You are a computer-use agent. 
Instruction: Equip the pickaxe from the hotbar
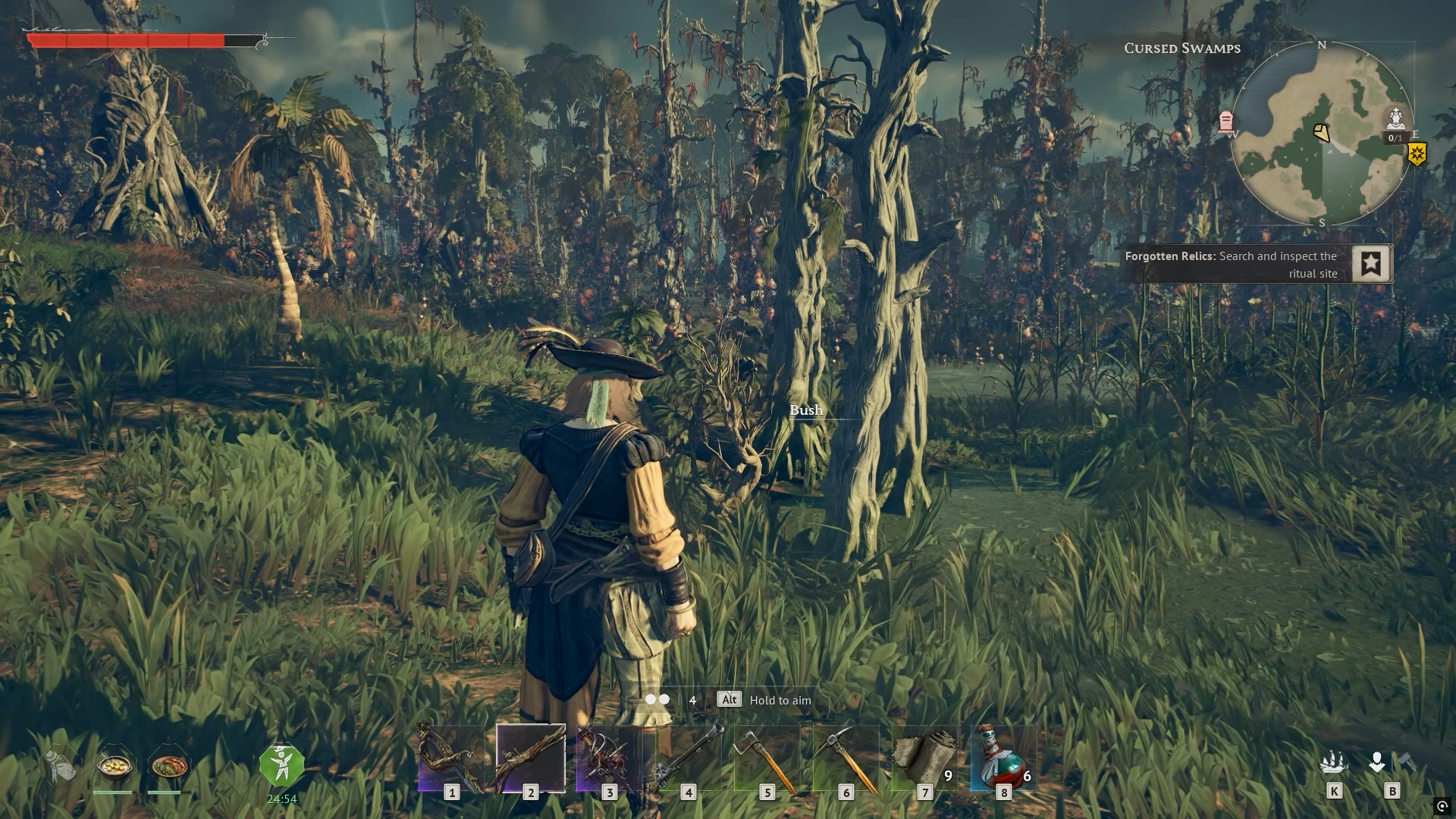click(x=846, y=759)
